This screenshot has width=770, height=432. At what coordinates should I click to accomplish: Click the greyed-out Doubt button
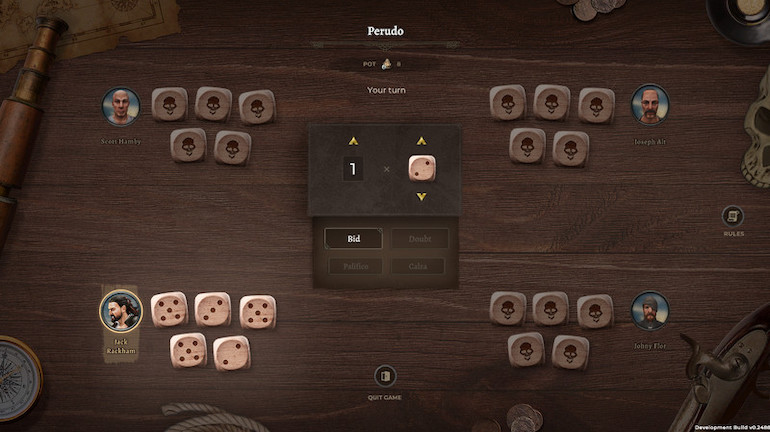coord(420,239)
